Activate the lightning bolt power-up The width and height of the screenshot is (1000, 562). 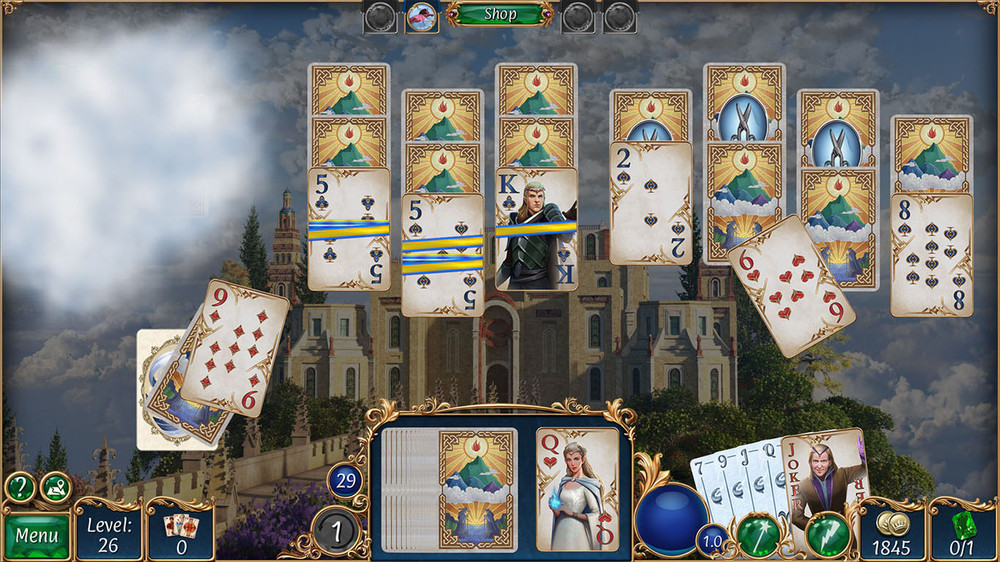click(x=827, y=534)
